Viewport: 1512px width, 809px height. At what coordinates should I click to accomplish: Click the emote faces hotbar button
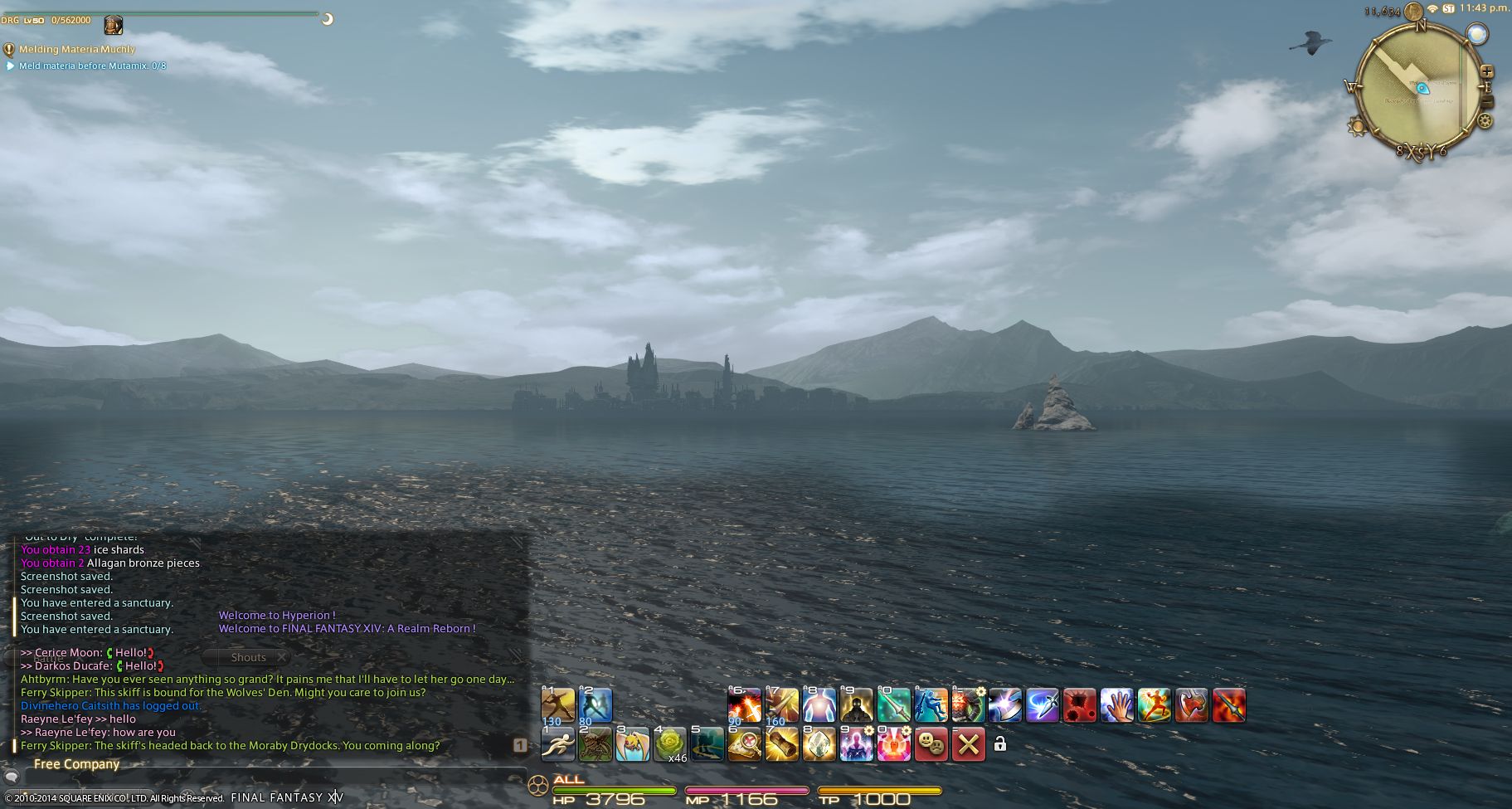(931, 744)
